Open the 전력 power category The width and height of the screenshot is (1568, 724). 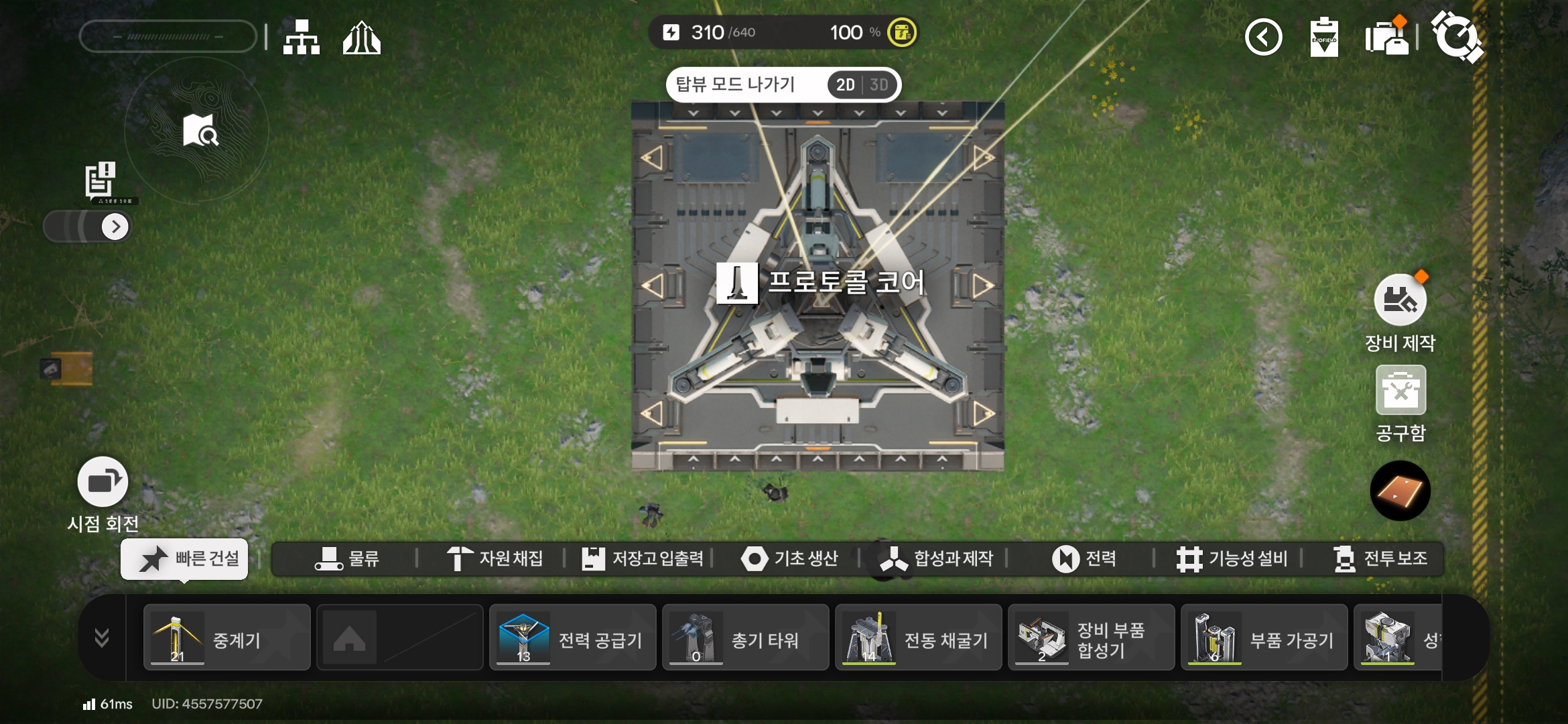point(1084,558)
